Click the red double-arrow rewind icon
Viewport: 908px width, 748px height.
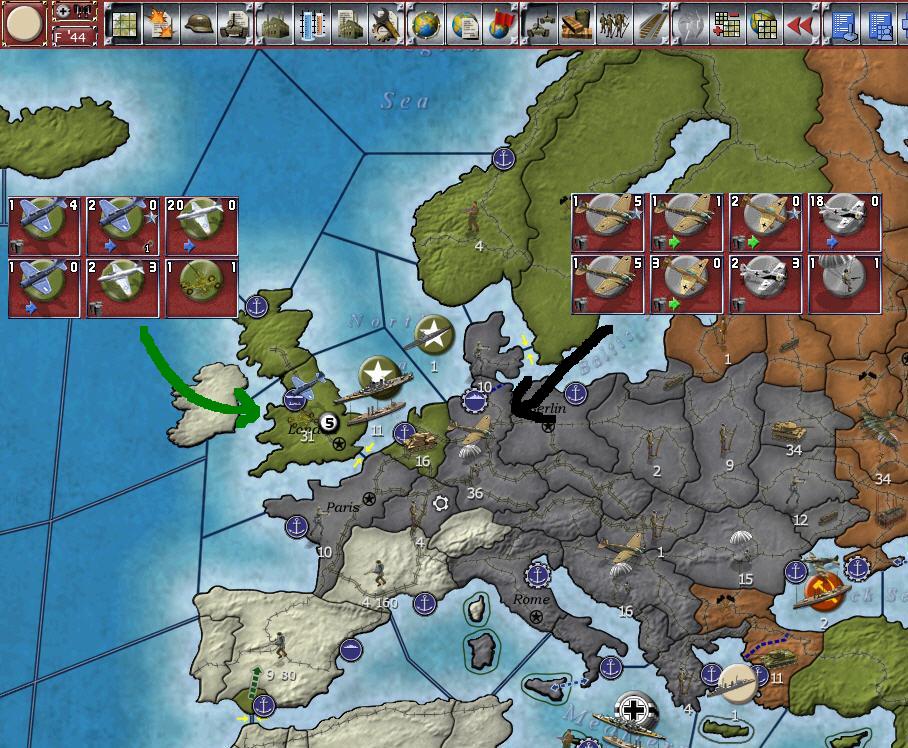(799, 23)
